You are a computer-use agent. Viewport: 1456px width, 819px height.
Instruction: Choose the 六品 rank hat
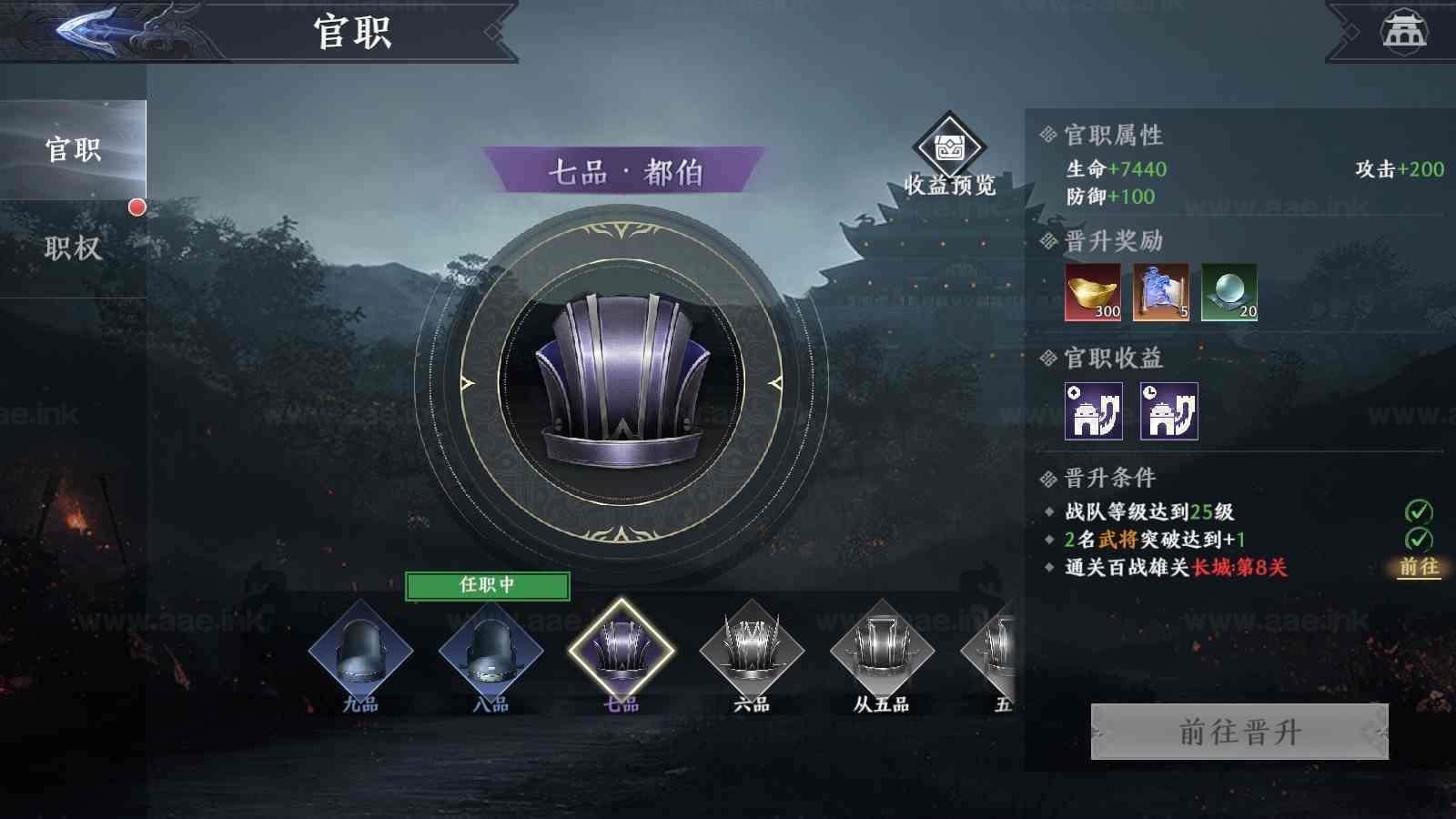(752, 652)
